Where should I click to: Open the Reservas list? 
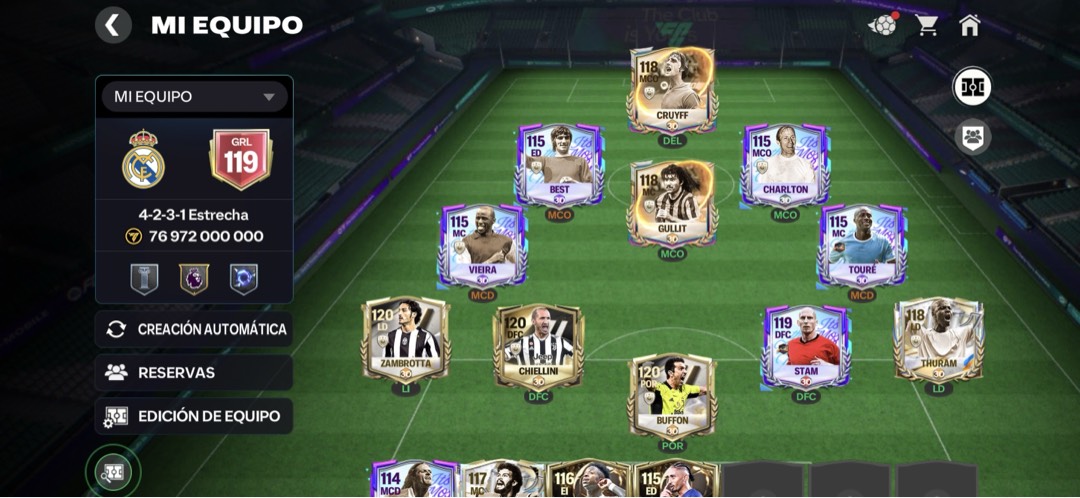click(x=195, y=373)
